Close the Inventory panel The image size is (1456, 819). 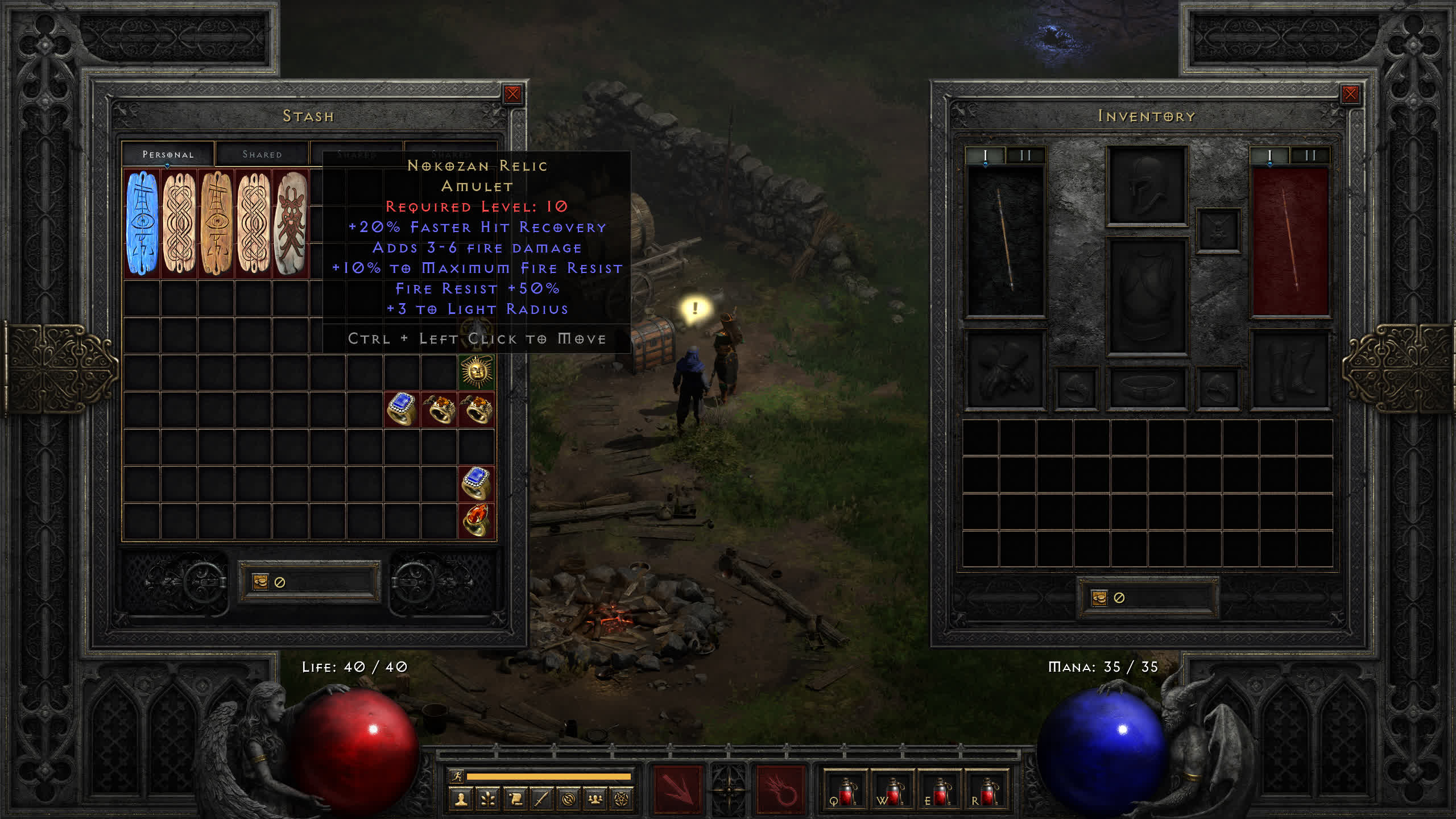tap(1350, 94)
